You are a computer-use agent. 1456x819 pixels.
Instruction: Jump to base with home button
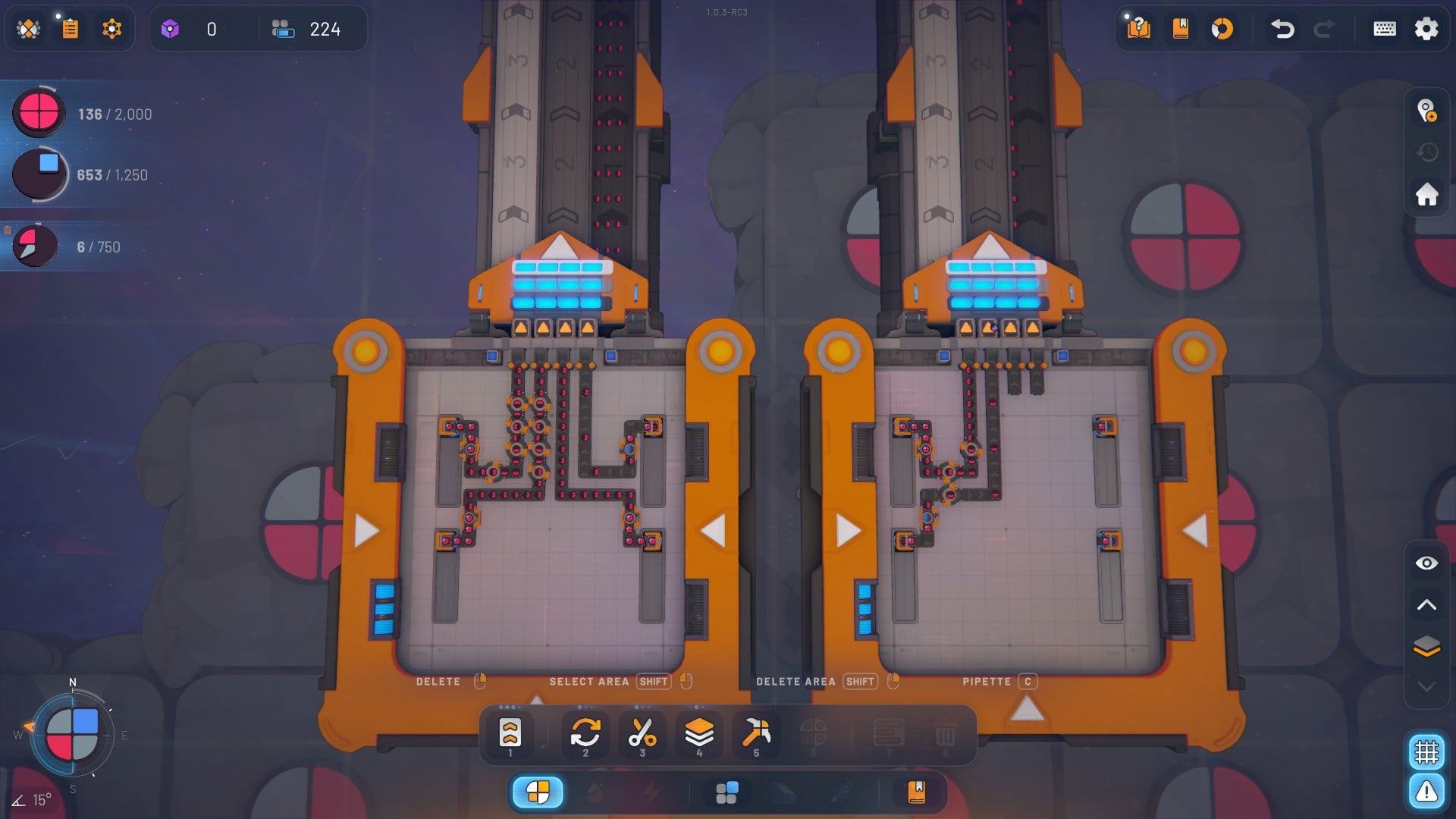tap(1426, 194)
